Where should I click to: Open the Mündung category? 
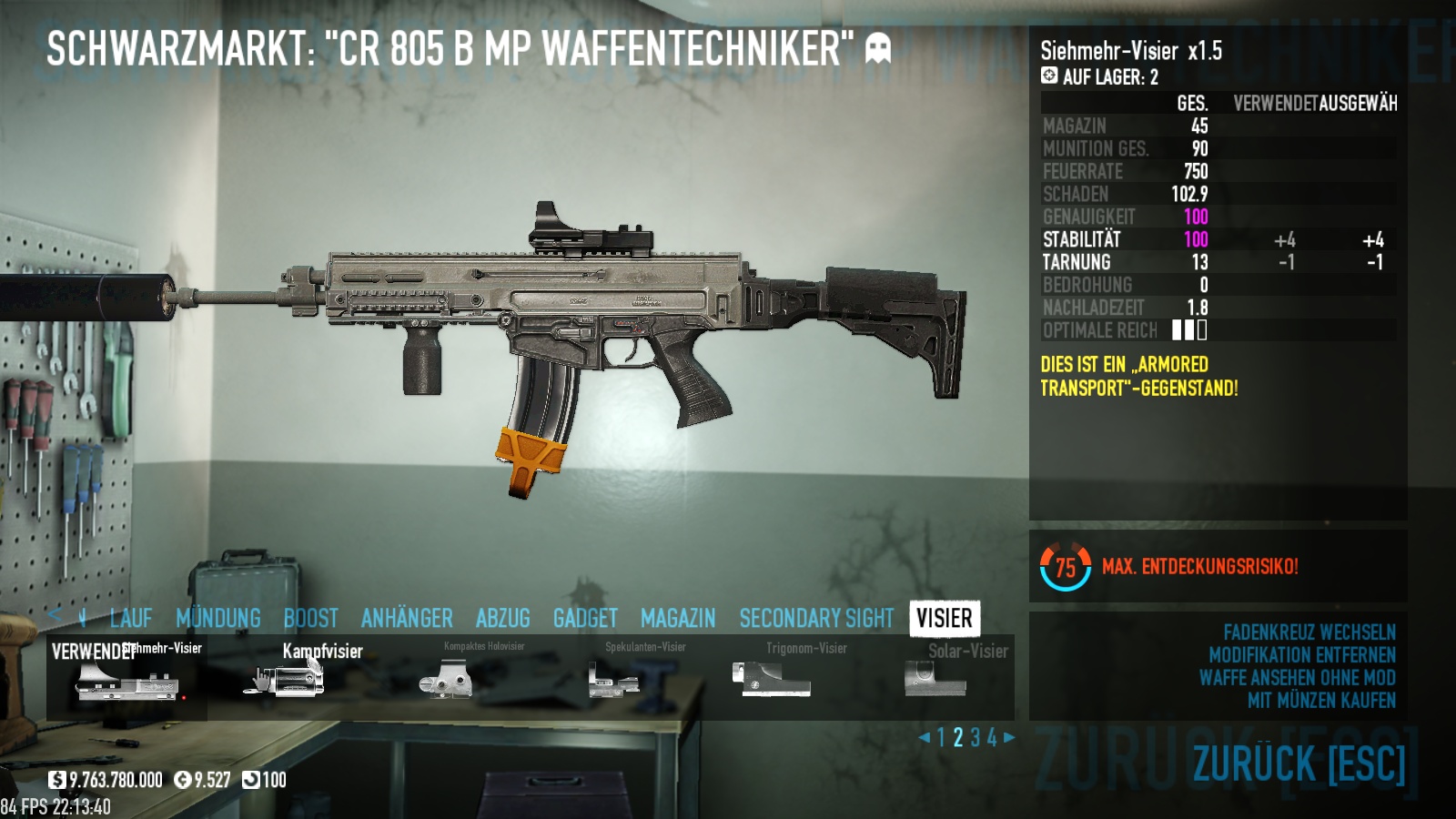coord(218,619)
